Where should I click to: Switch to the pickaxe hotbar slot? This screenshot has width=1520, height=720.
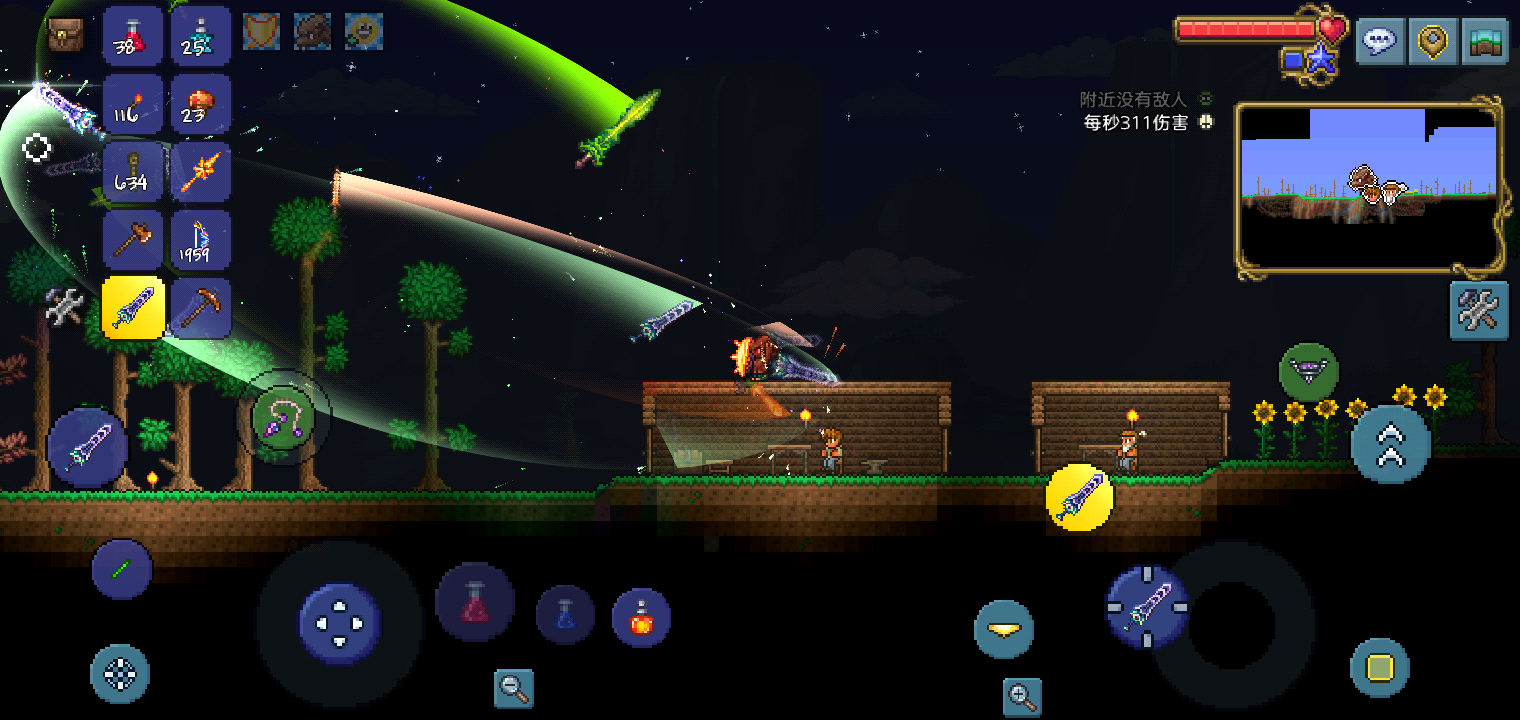(x=200, y=308)
